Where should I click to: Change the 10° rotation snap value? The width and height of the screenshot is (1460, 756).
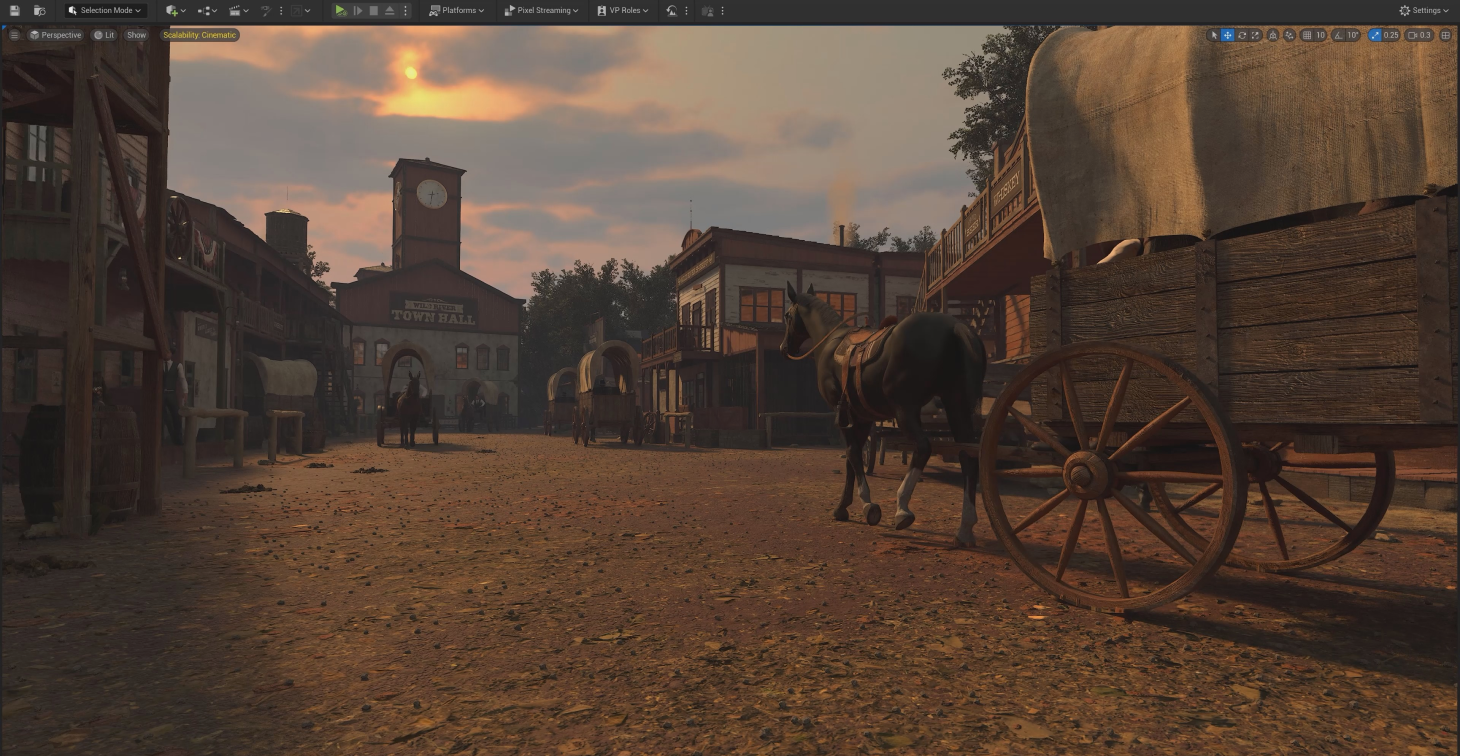click(1352, 35)
